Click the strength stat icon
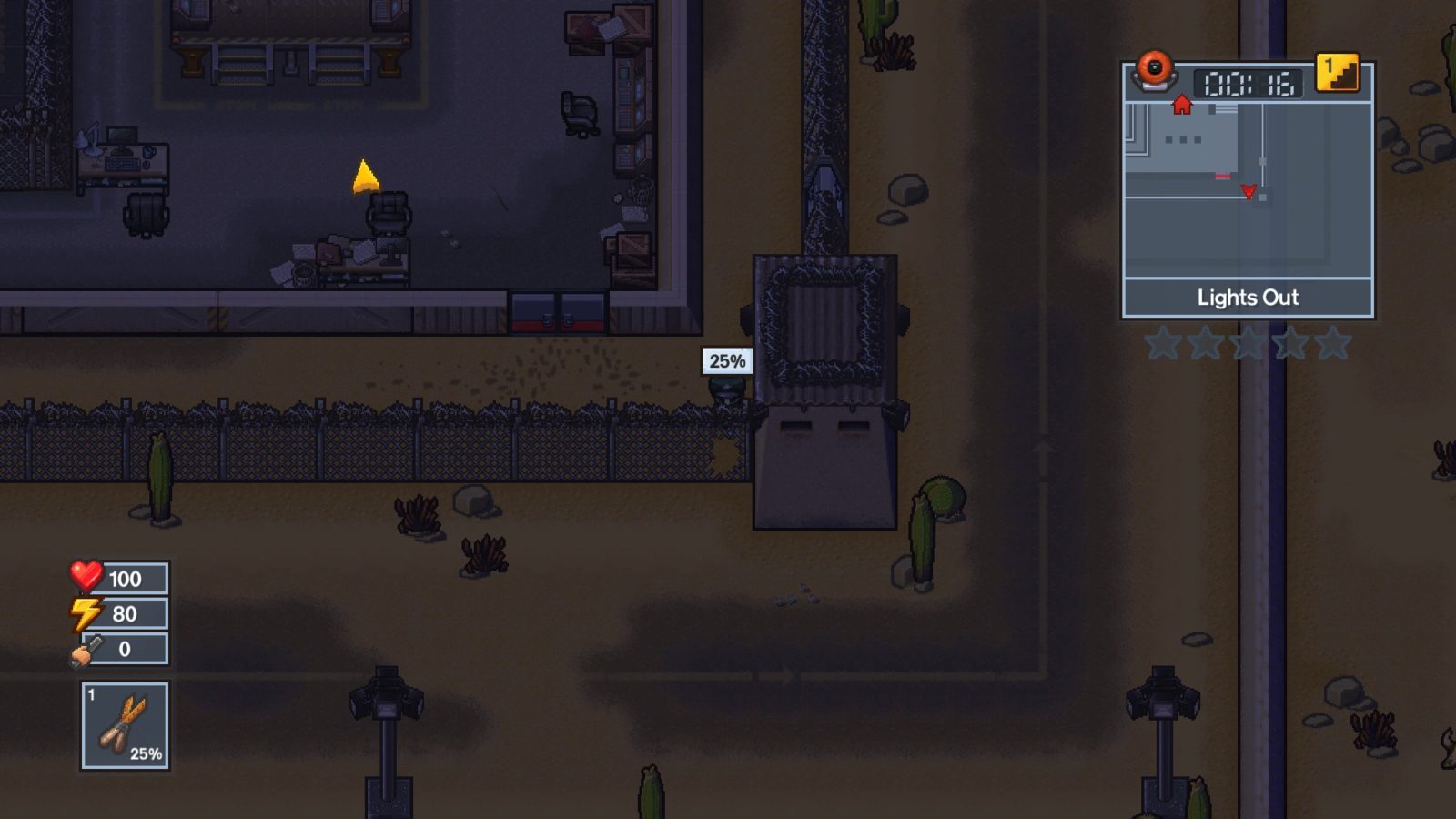Screen dimensions: 1456x819 (x=86, y=648)
